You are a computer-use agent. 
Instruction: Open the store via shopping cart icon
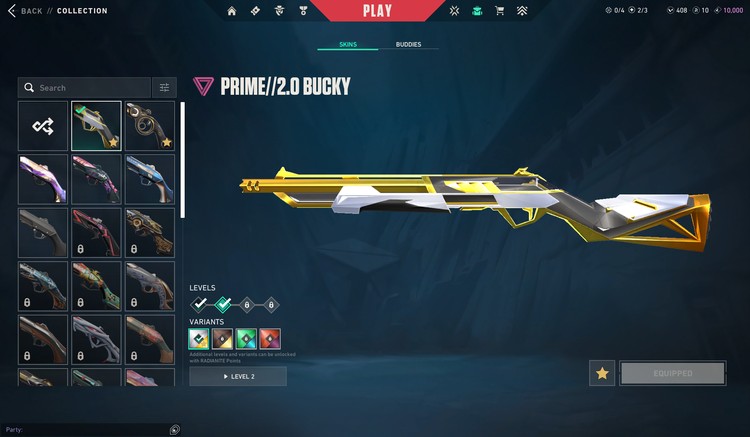[x=499, y=11]
